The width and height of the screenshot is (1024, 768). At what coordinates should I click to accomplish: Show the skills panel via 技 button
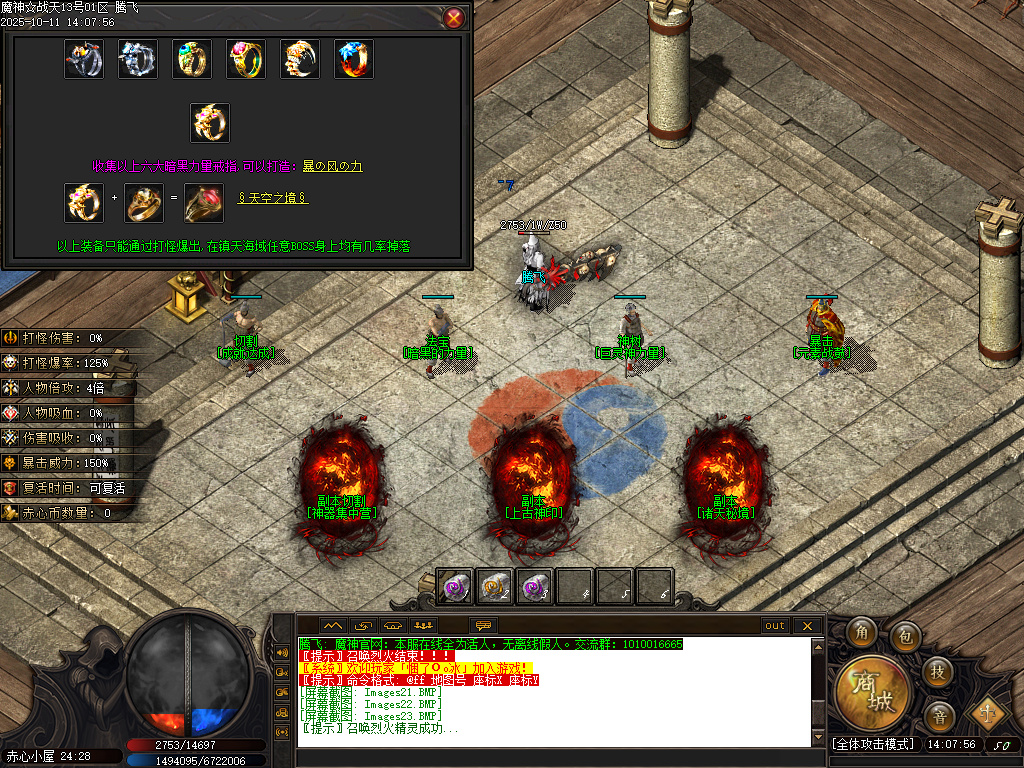coord(937,671)
